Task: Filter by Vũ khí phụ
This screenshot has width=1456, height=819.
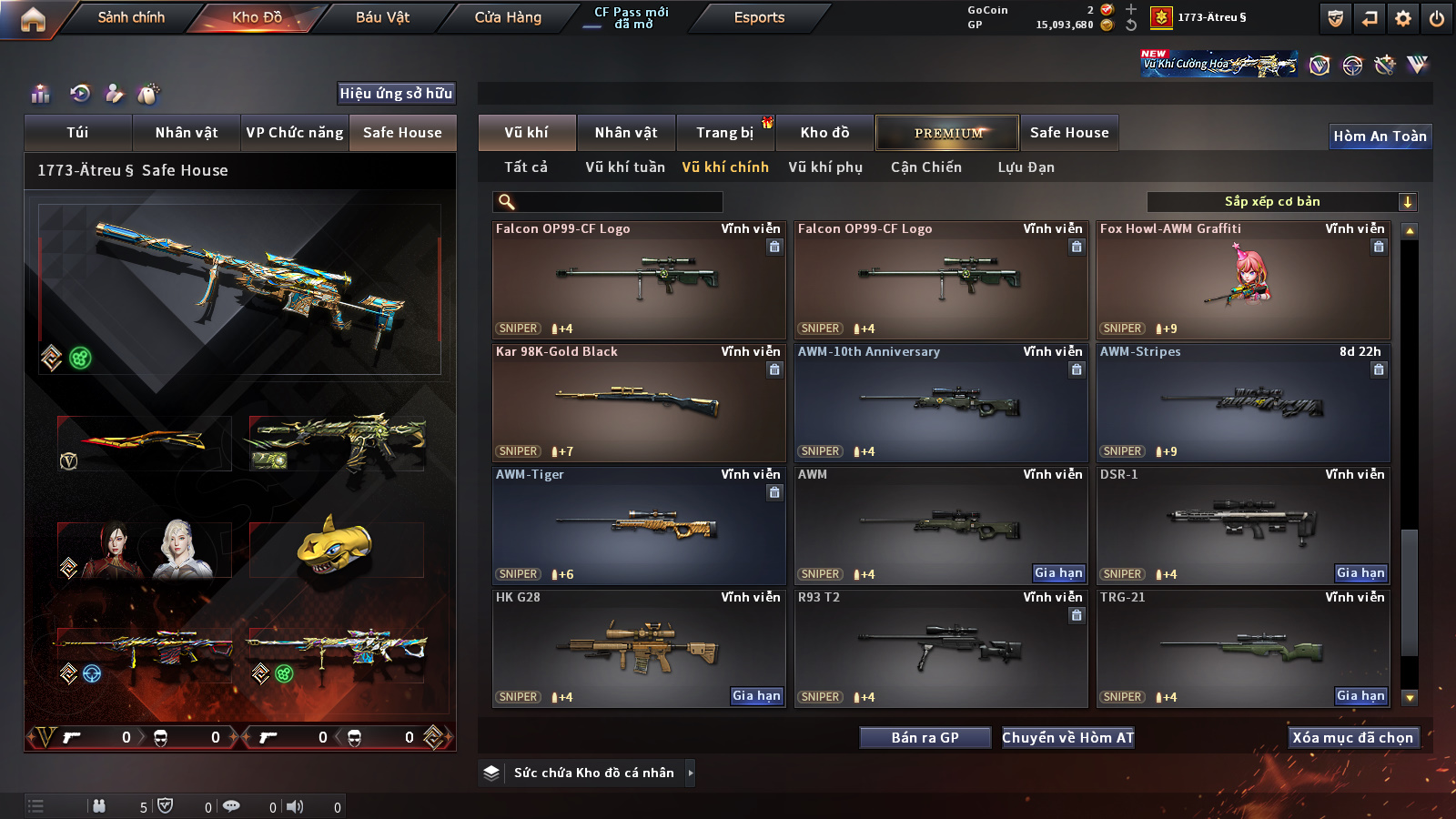Action: pos(825,167)
